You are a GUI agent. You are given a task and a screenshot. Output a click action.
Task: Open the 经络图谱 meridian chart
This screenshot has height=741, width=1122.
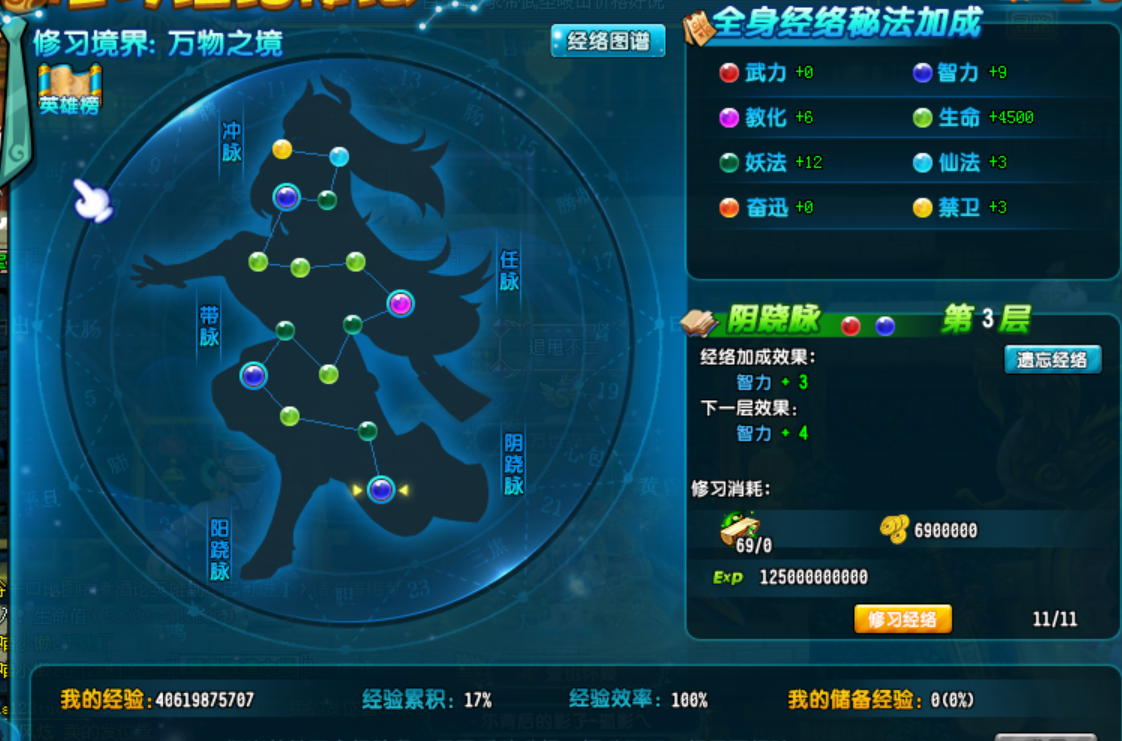tap(608, 41)
